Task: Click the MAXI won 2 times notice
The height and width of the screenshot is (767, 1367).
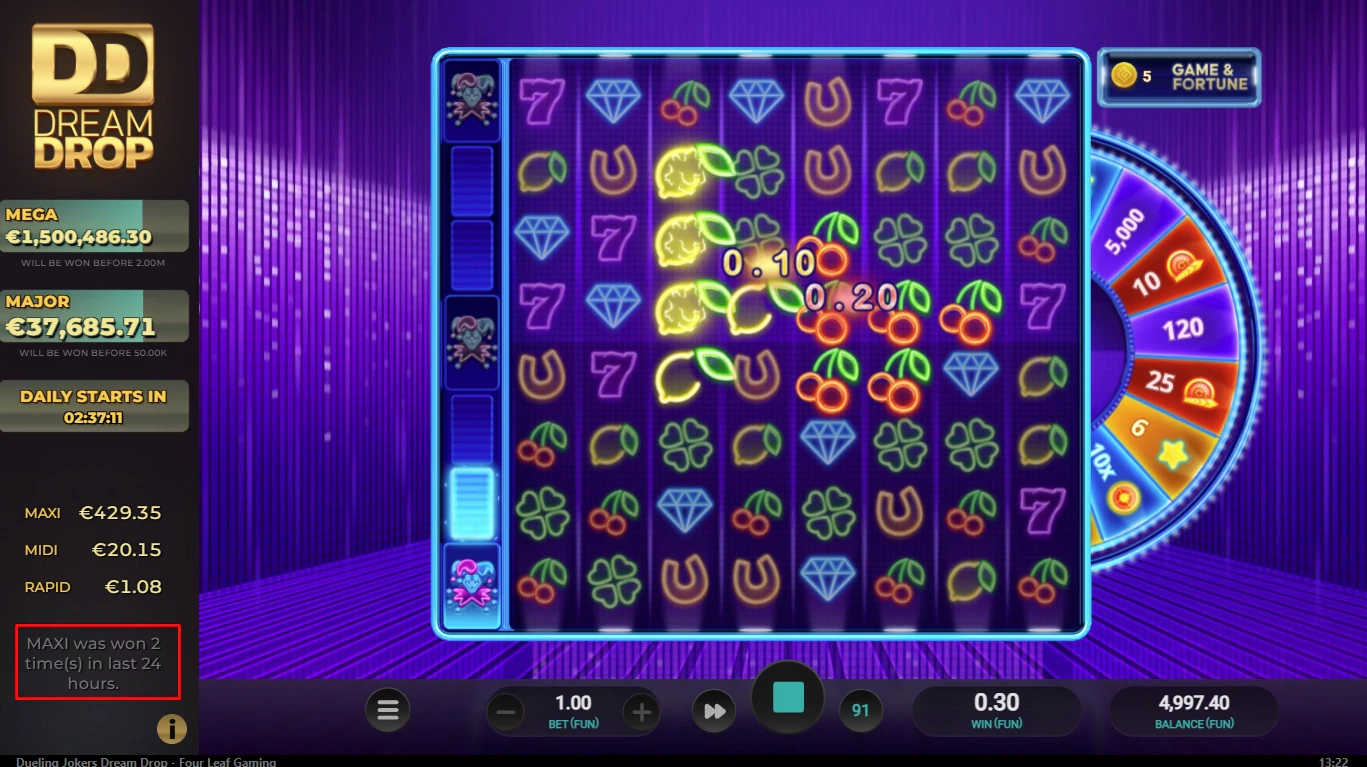Action: click(97, 661)
